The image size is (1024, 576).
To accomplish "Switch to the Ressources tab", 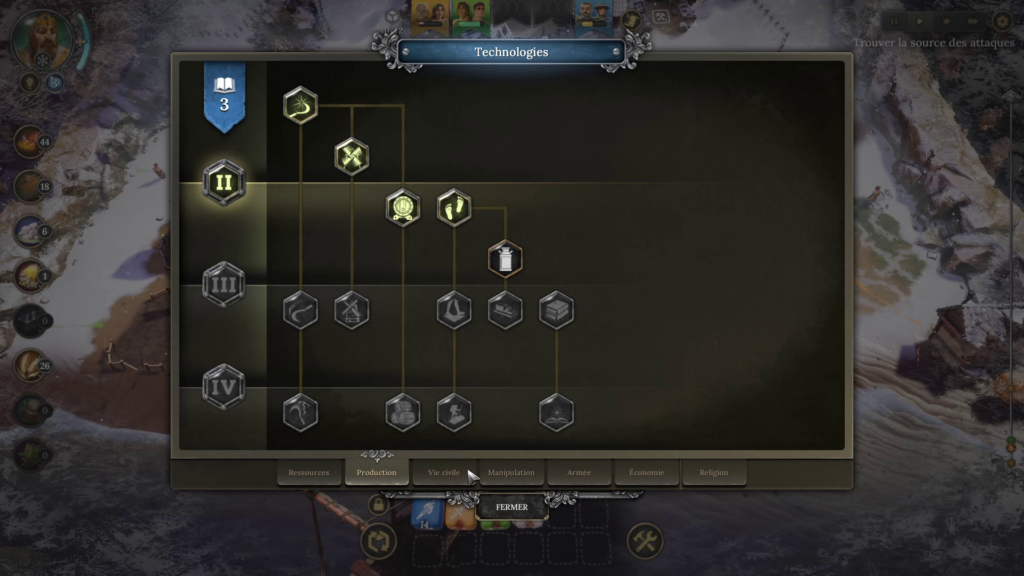I will point(309,472).
